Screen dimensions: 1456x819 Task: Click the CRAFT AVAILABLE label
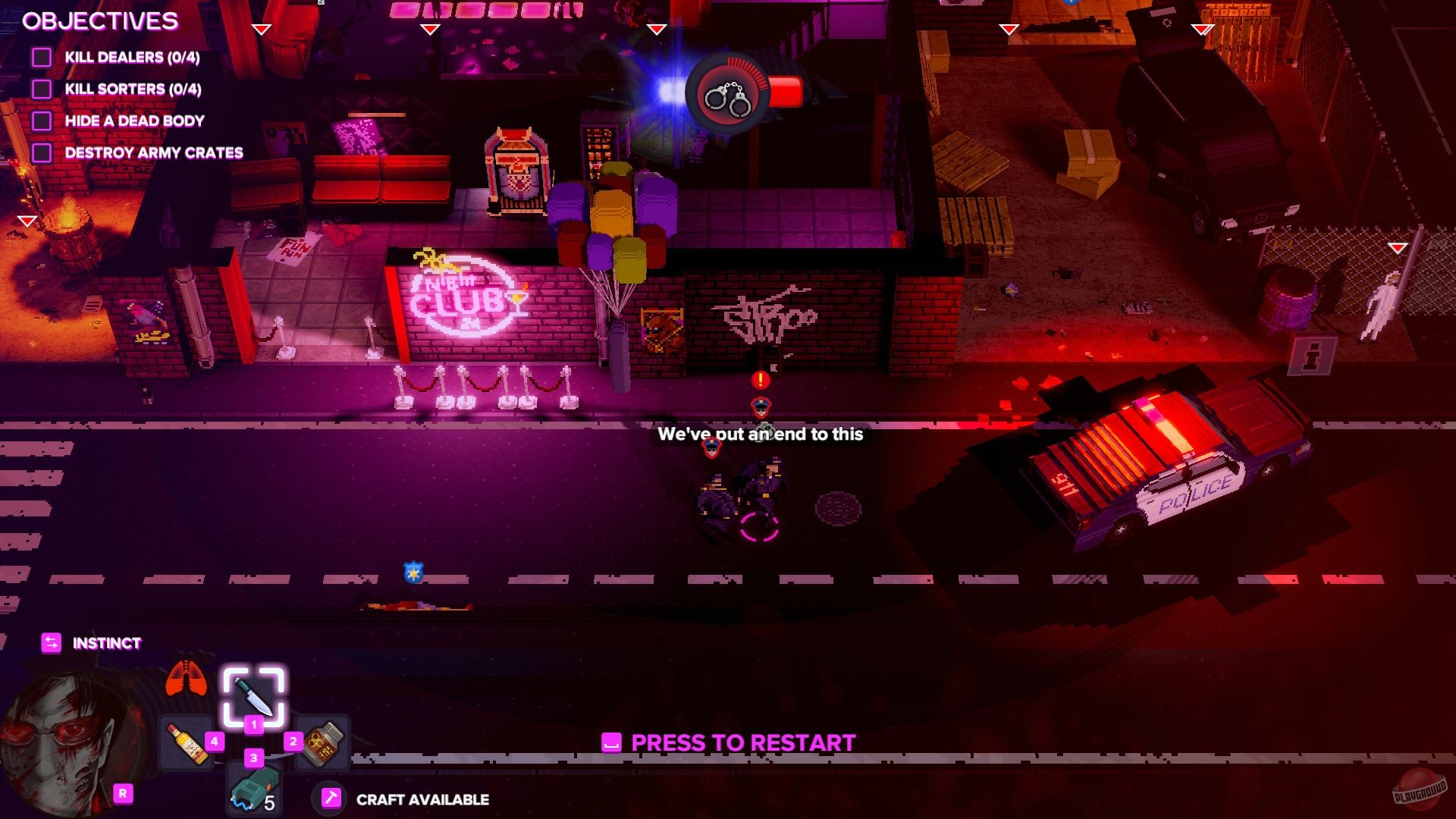click(422, 798)
